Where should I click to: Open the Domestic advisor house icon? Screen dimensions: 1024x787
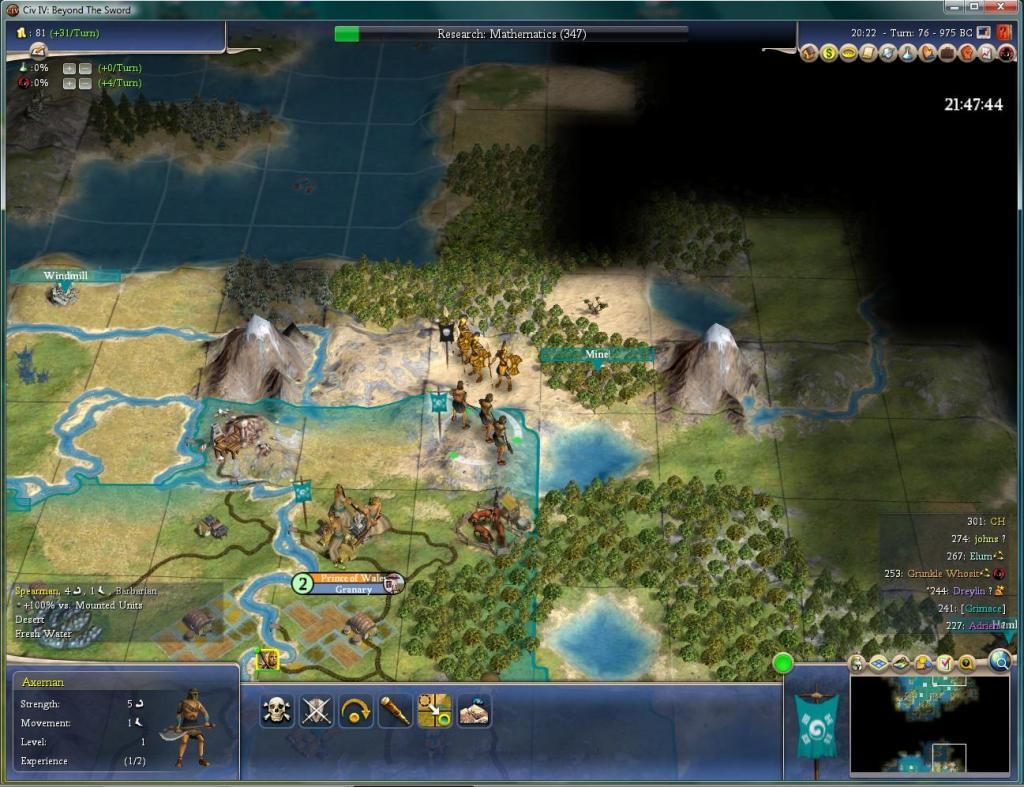tap(810, 53)
